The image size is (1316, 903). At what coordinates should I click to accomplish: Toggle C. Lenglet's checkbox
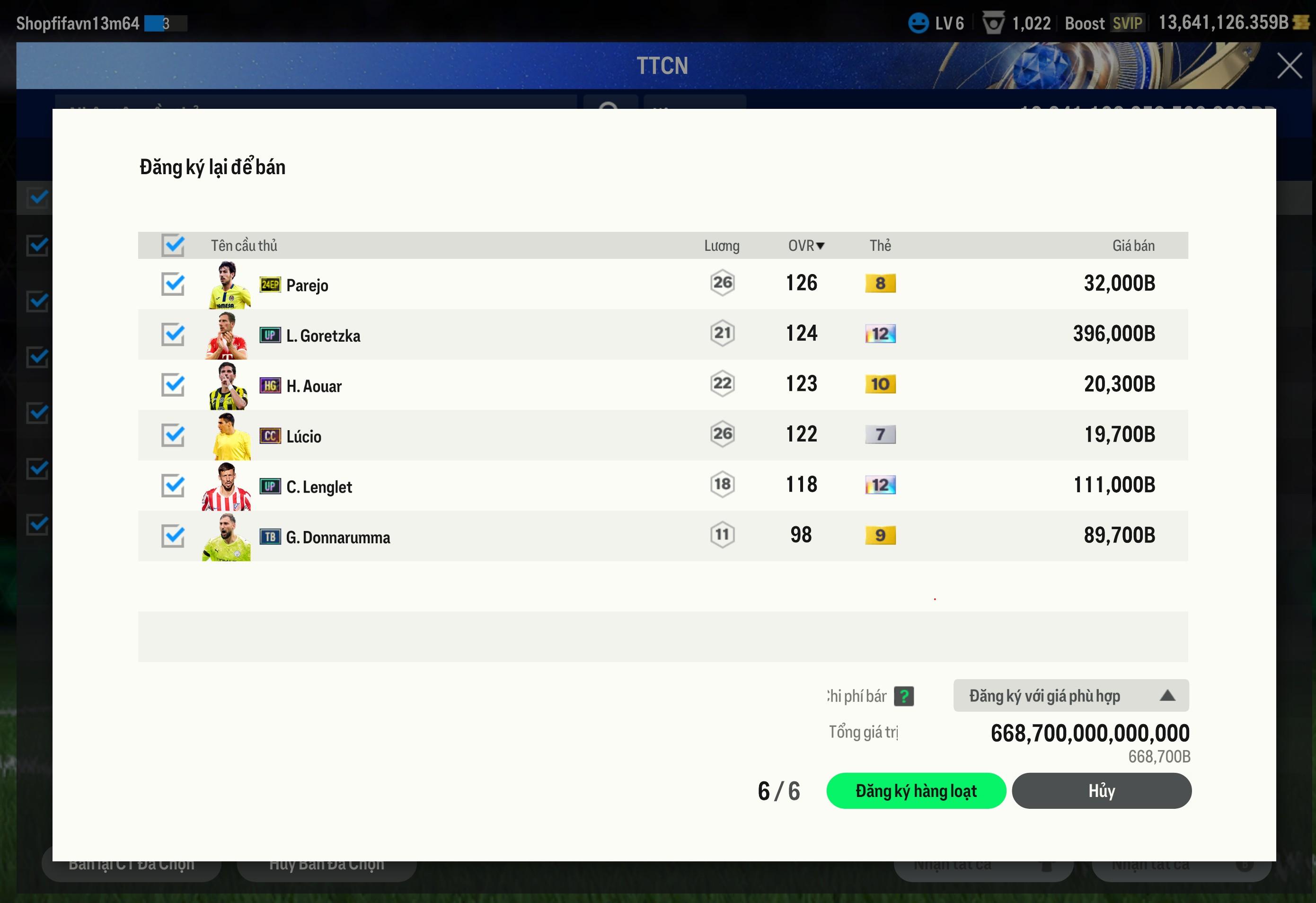pyautogui.click(x=173, y=486)
